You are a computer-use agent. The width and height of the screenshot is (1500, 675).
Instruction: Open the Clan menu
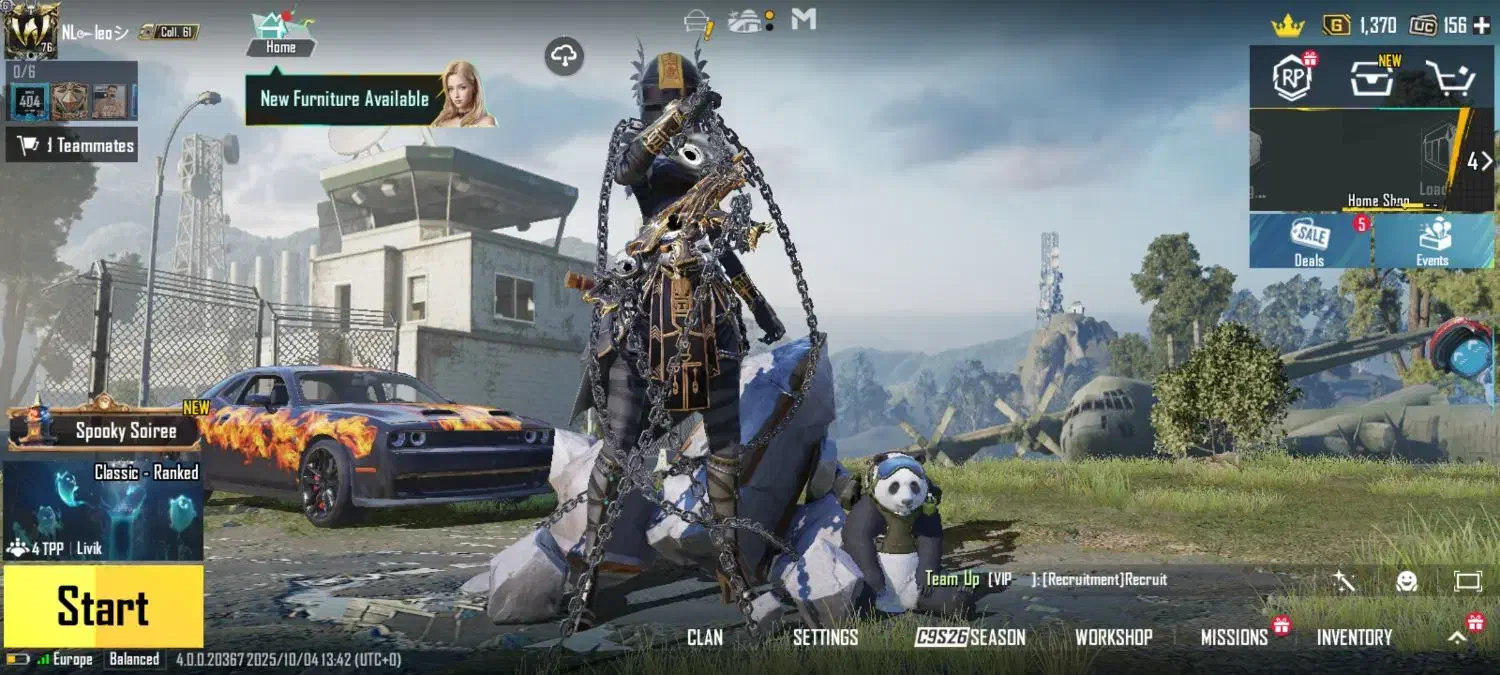click(x=705, y=637)
